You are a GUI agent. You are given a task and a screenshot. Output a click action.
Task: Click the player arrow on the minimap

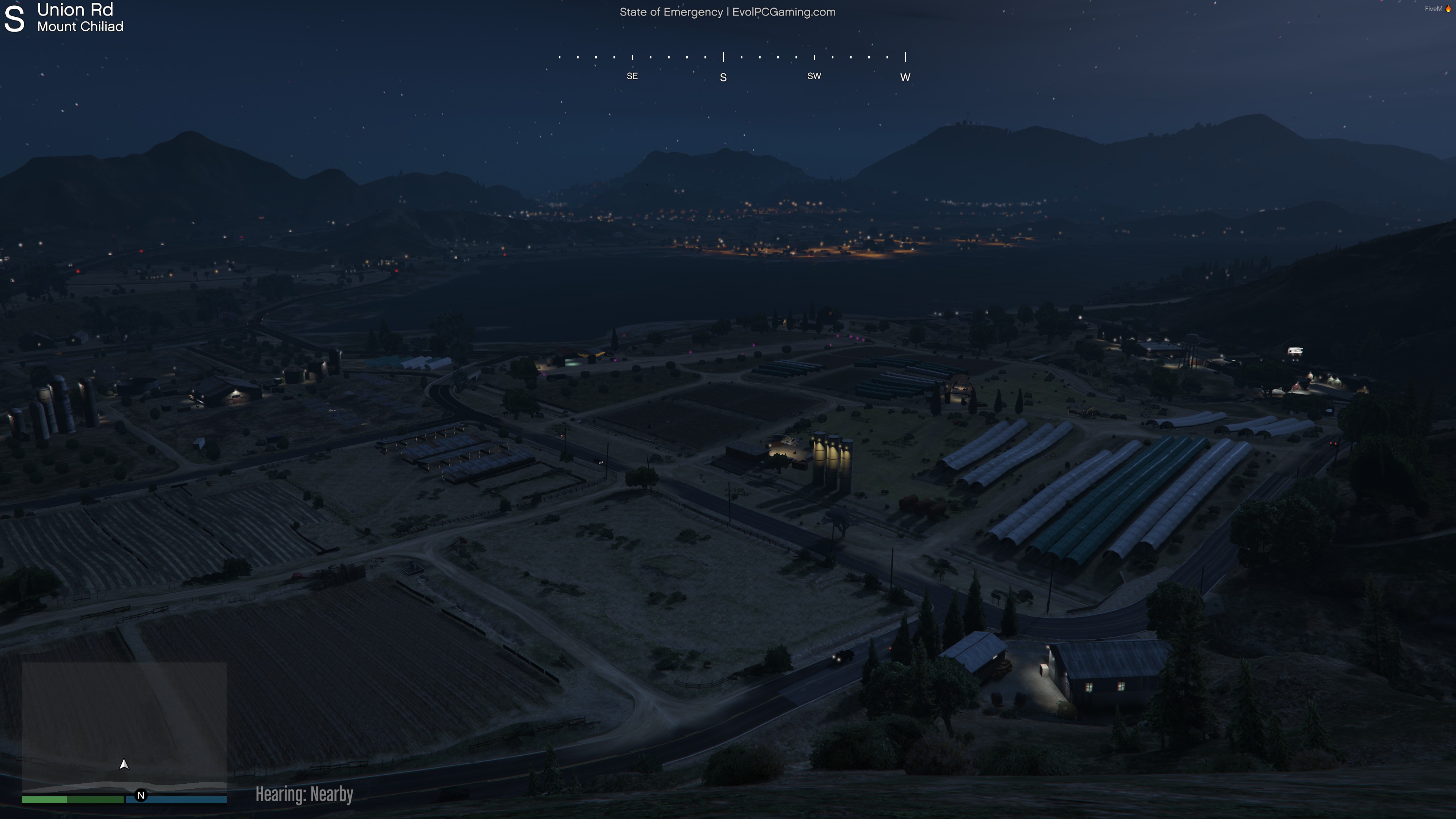coord(124,764)
